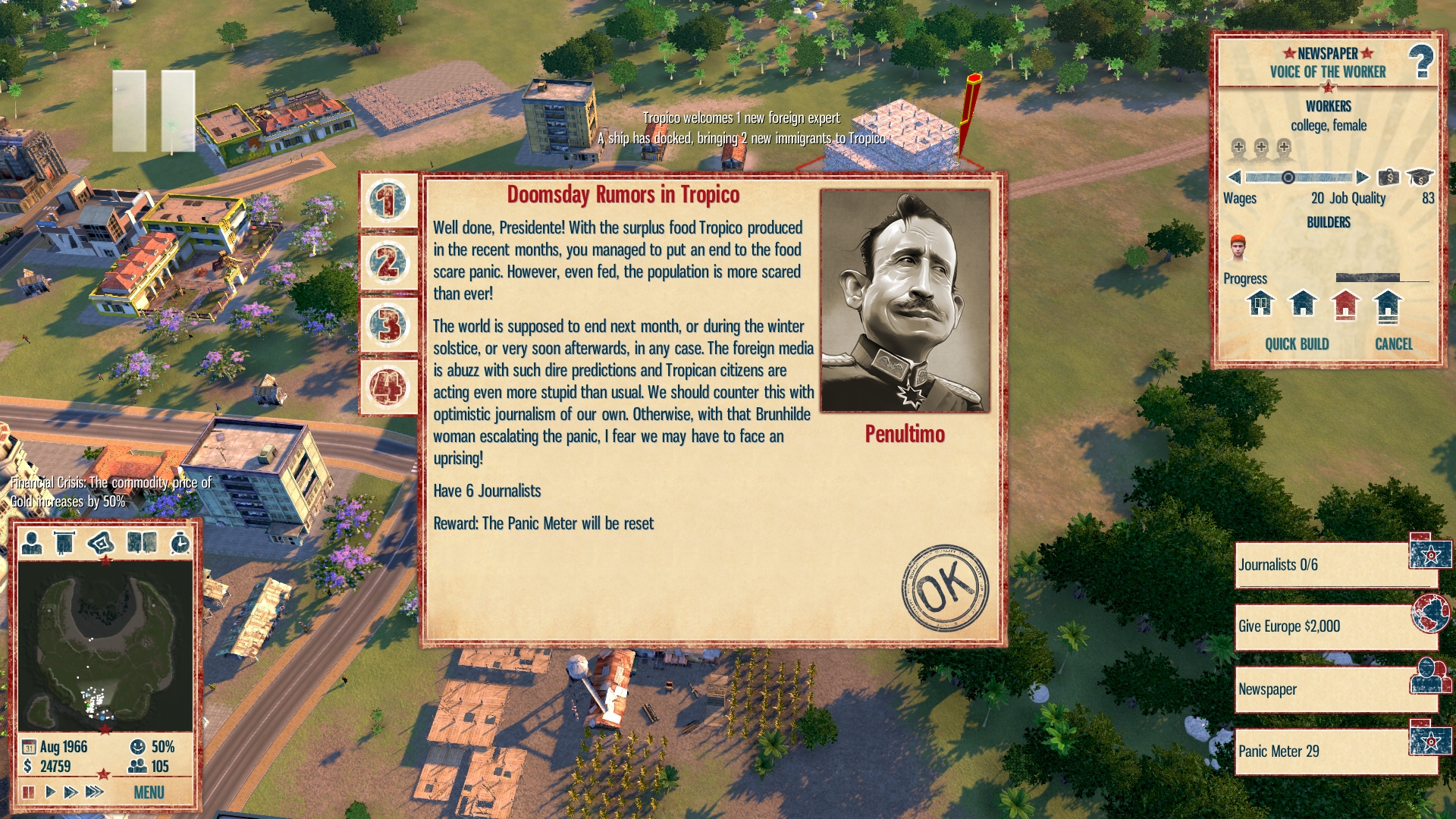Switch to numbered tab 2
Screen dimensions: 1456x819
(388, 263)
